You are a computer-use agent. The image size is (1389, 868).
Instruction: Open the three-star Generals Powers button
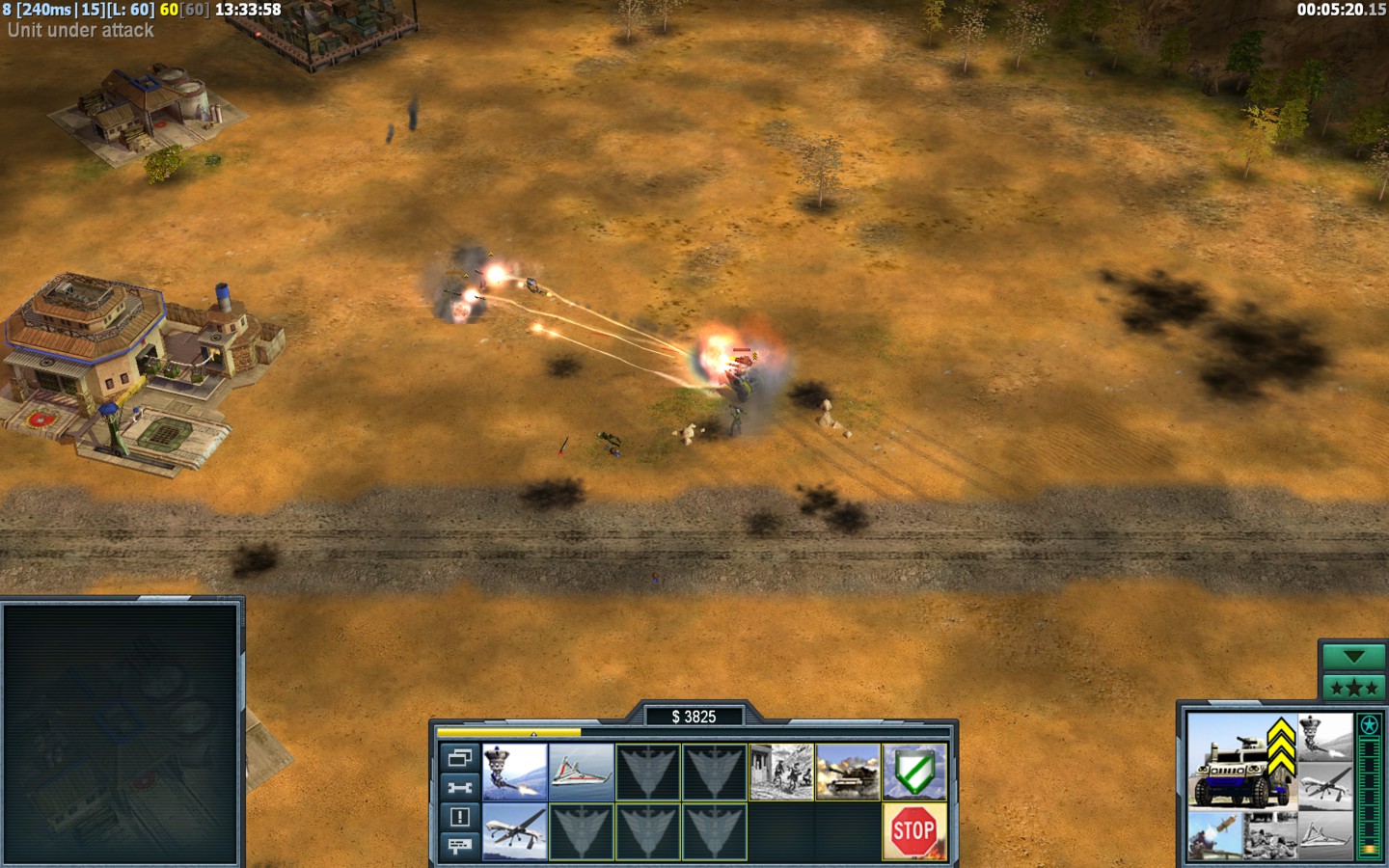1352,688
